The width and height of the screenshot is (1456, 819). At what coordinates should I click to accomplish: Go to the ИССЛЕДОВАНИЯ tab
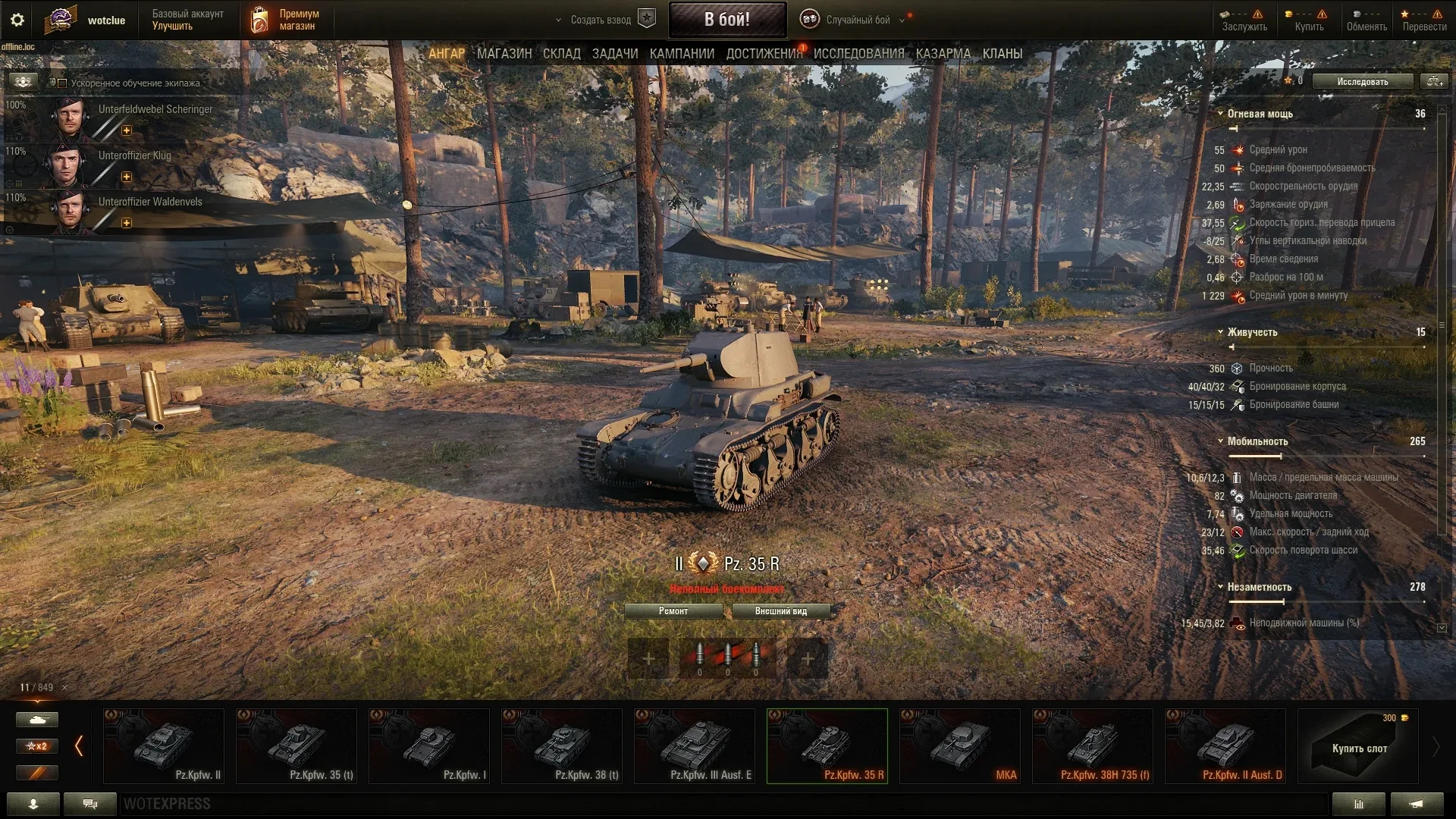pyautogui.click(x=858, y=54)
